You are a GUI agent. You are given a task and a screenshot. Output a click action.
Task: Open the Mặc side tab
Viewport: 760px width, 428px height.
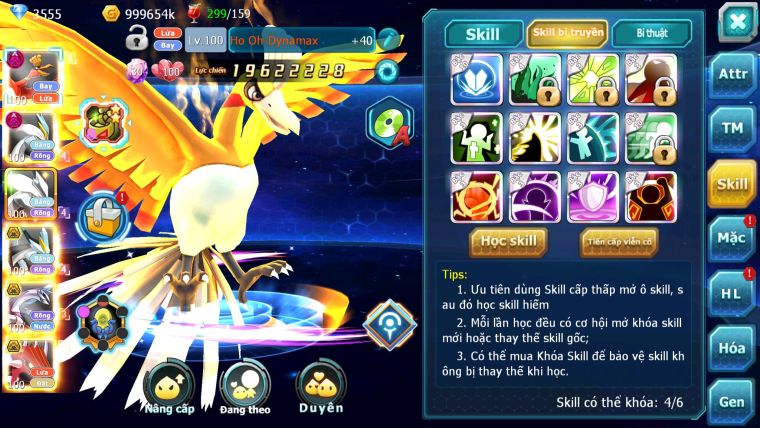tap(731, 238)
